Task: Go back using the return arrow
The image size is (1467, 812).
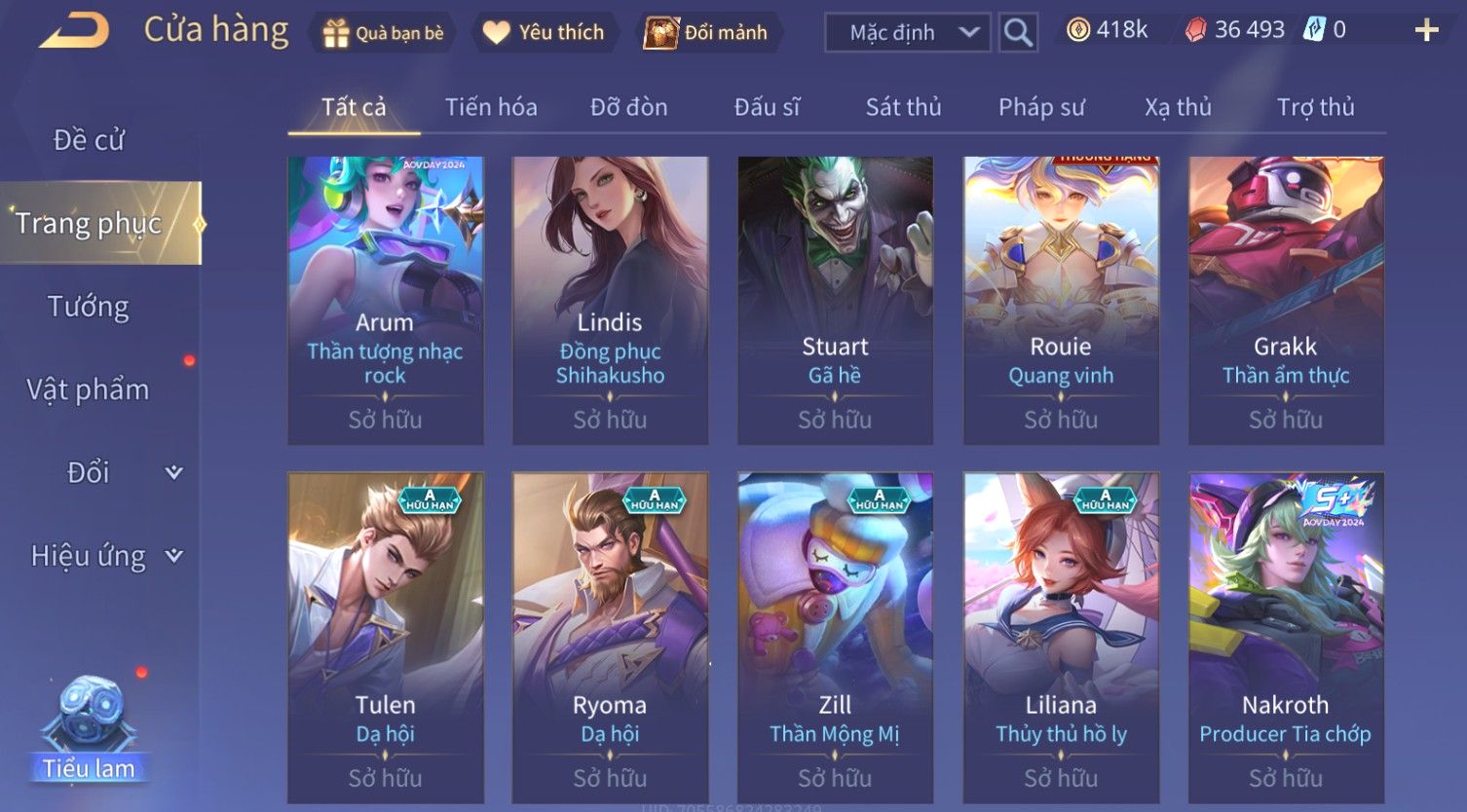Action: point(74,31)
